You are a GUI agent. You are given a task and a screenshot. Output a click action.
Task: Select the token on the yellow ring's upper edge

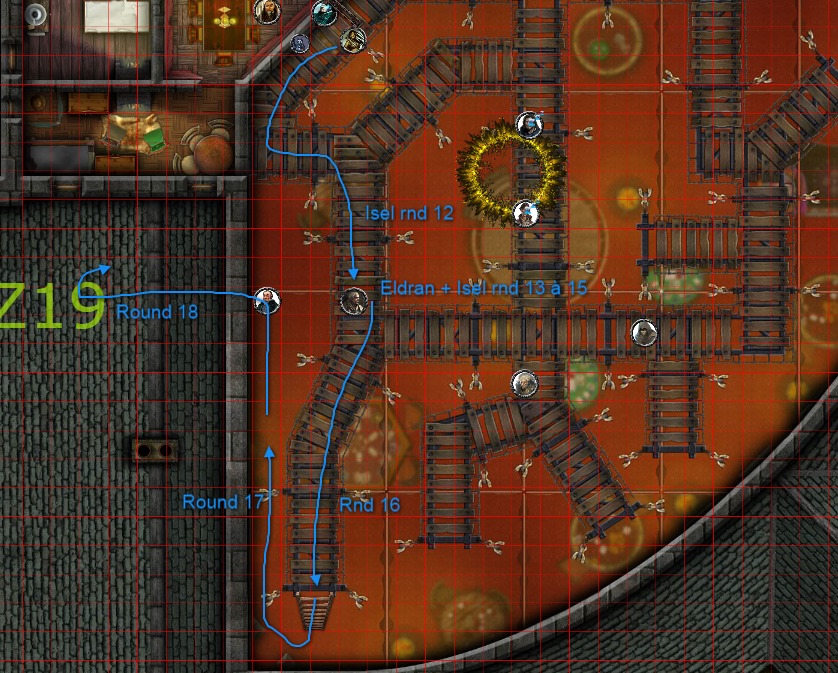pos(528,124)
